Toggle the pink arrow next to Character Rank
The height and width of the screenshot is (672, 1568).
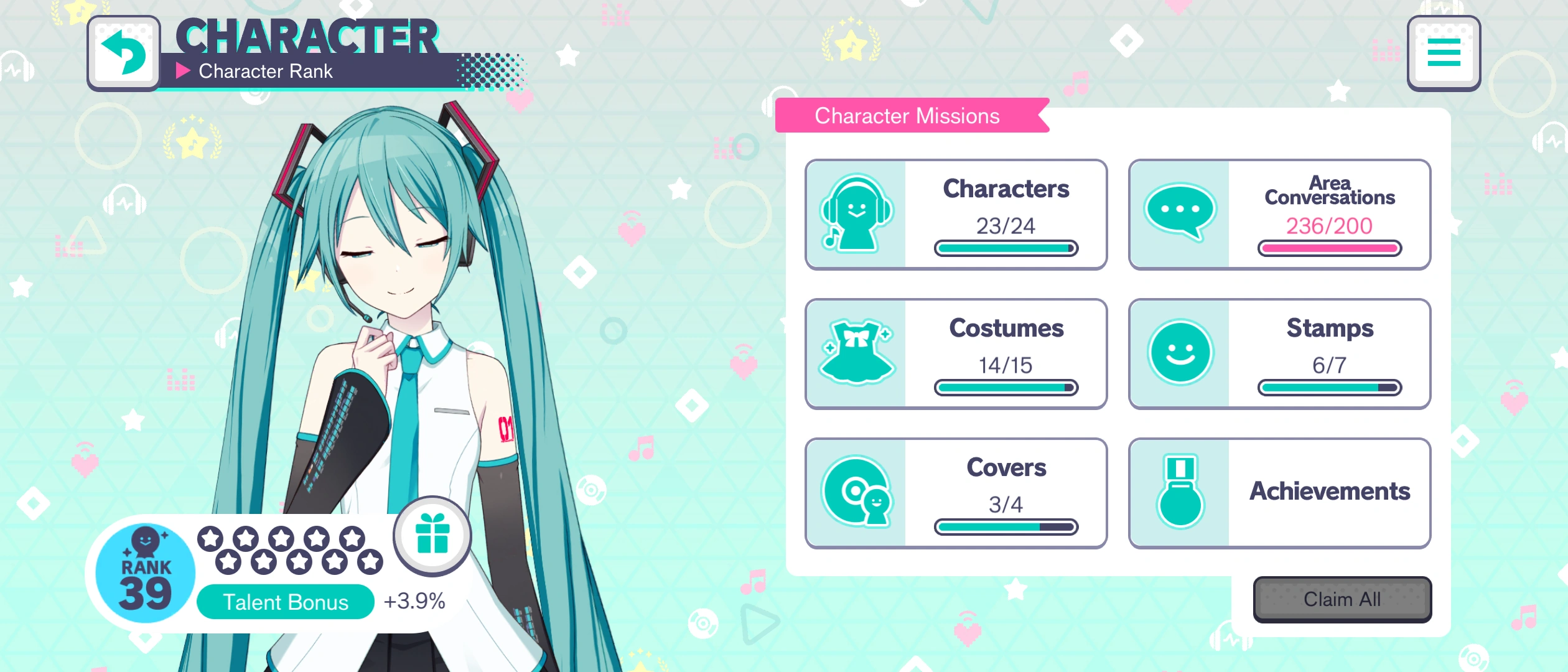coord(184,71)
